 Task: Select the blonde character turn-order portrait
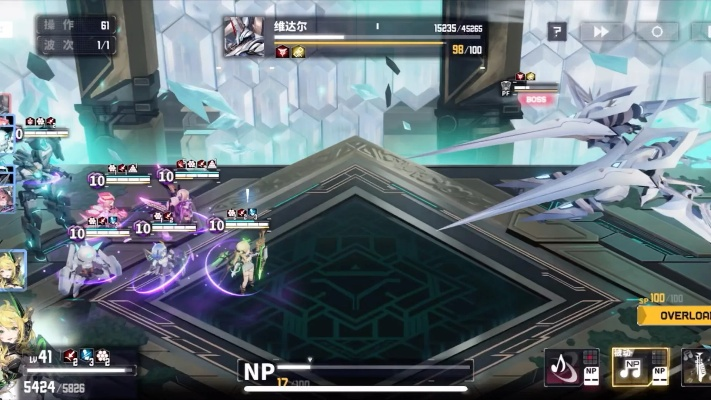coord(11,269)
